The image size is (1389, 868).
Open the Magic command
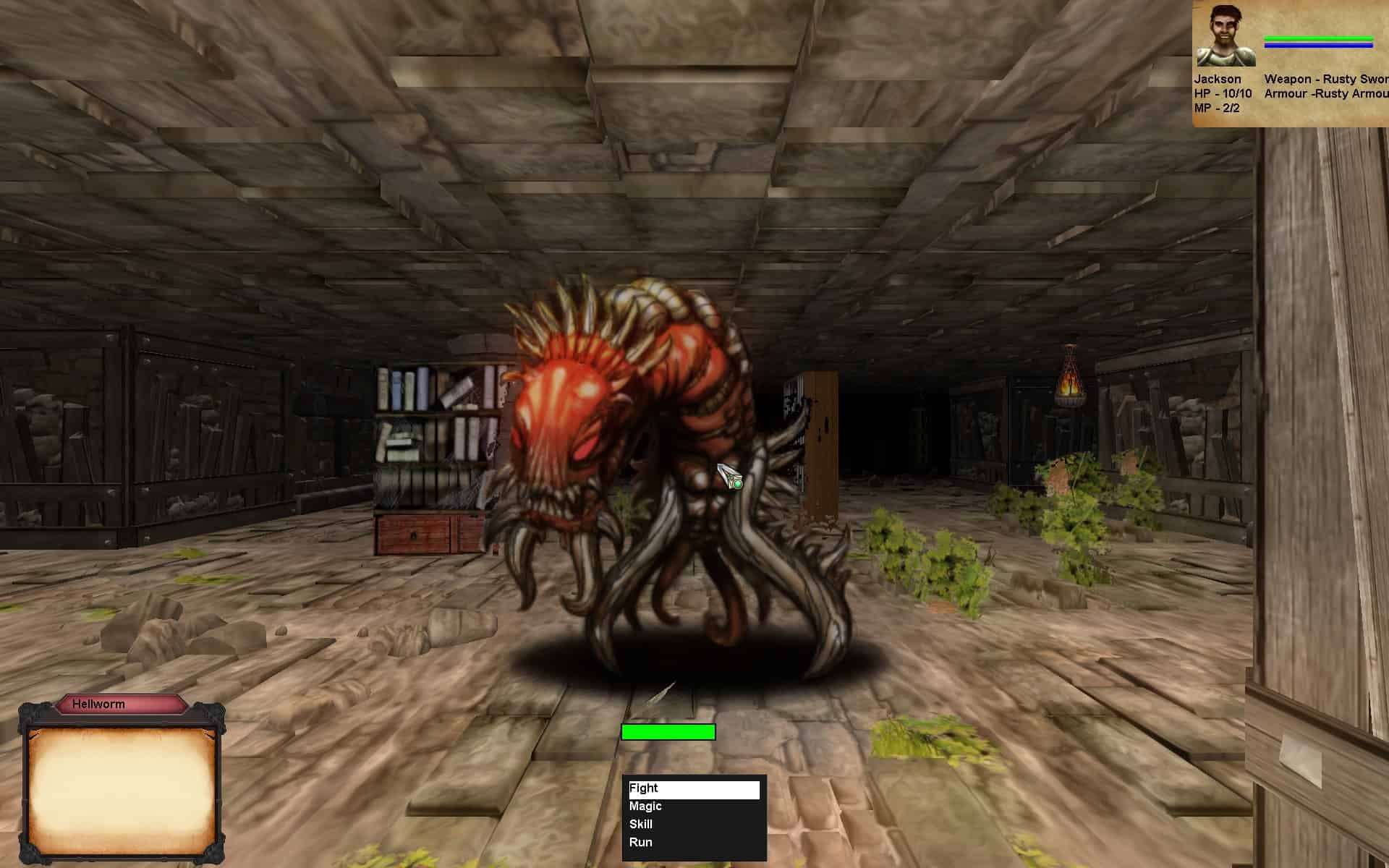[x=646, y=807]
